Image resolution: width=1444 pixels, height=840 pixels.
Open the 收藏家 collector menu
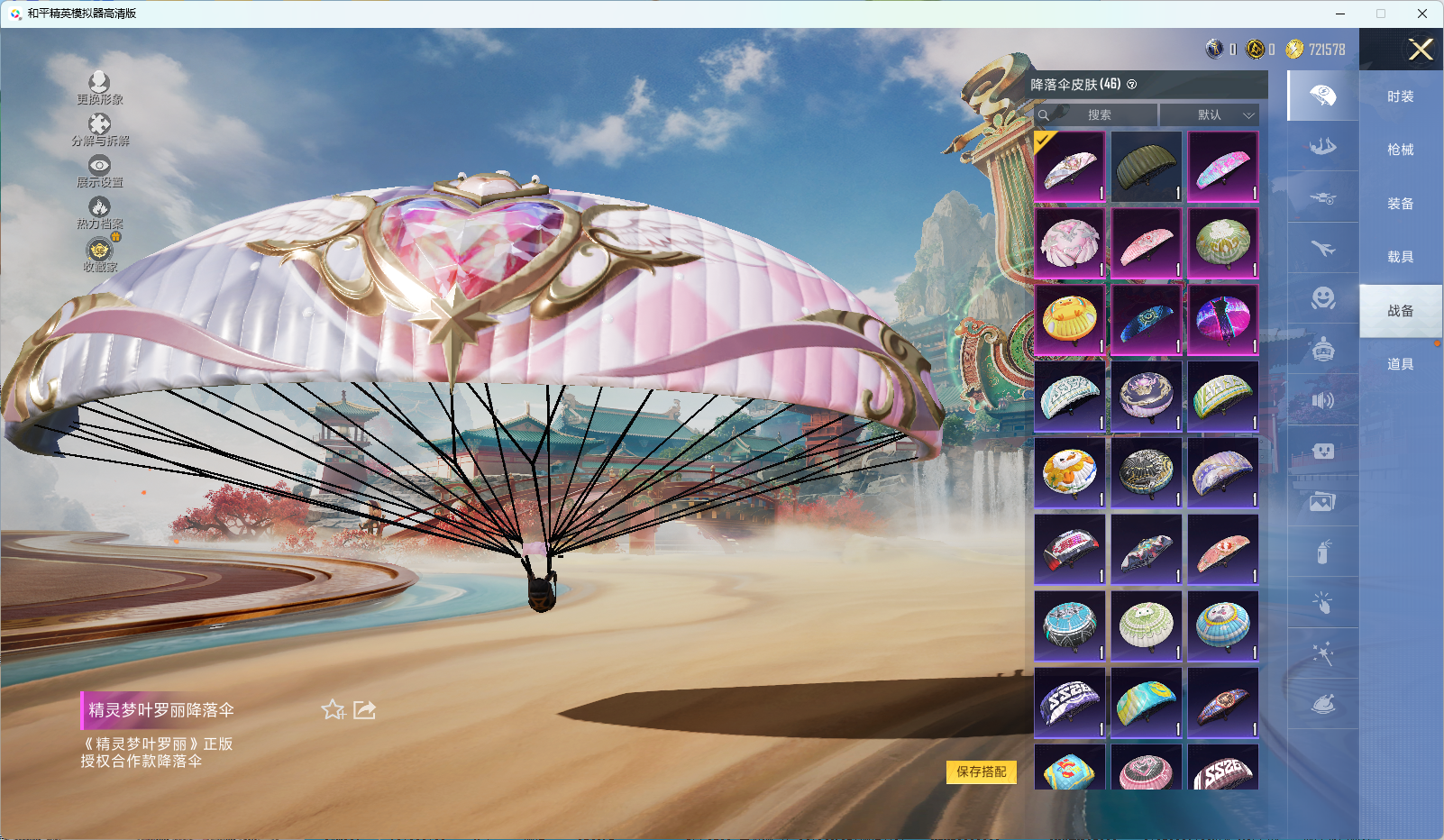tap(99, 254)
